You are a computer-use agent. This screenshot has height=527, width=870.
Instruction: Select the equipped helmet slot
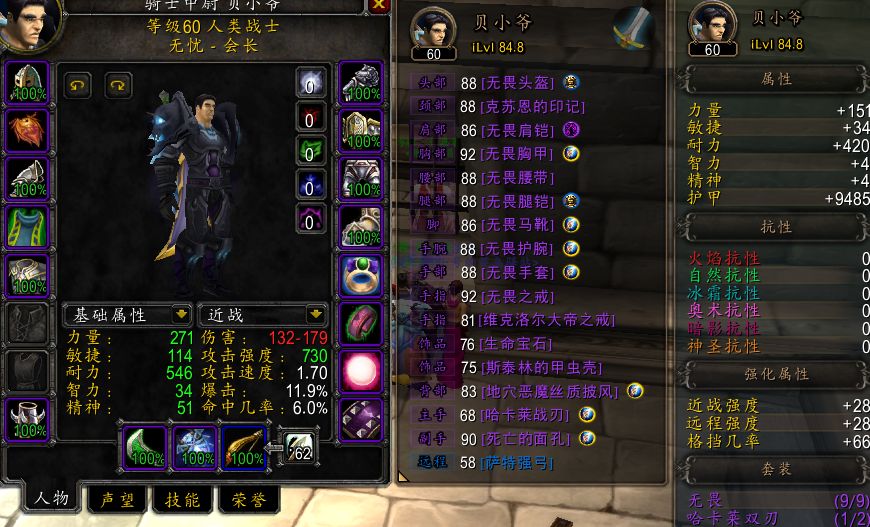point(27,82)
